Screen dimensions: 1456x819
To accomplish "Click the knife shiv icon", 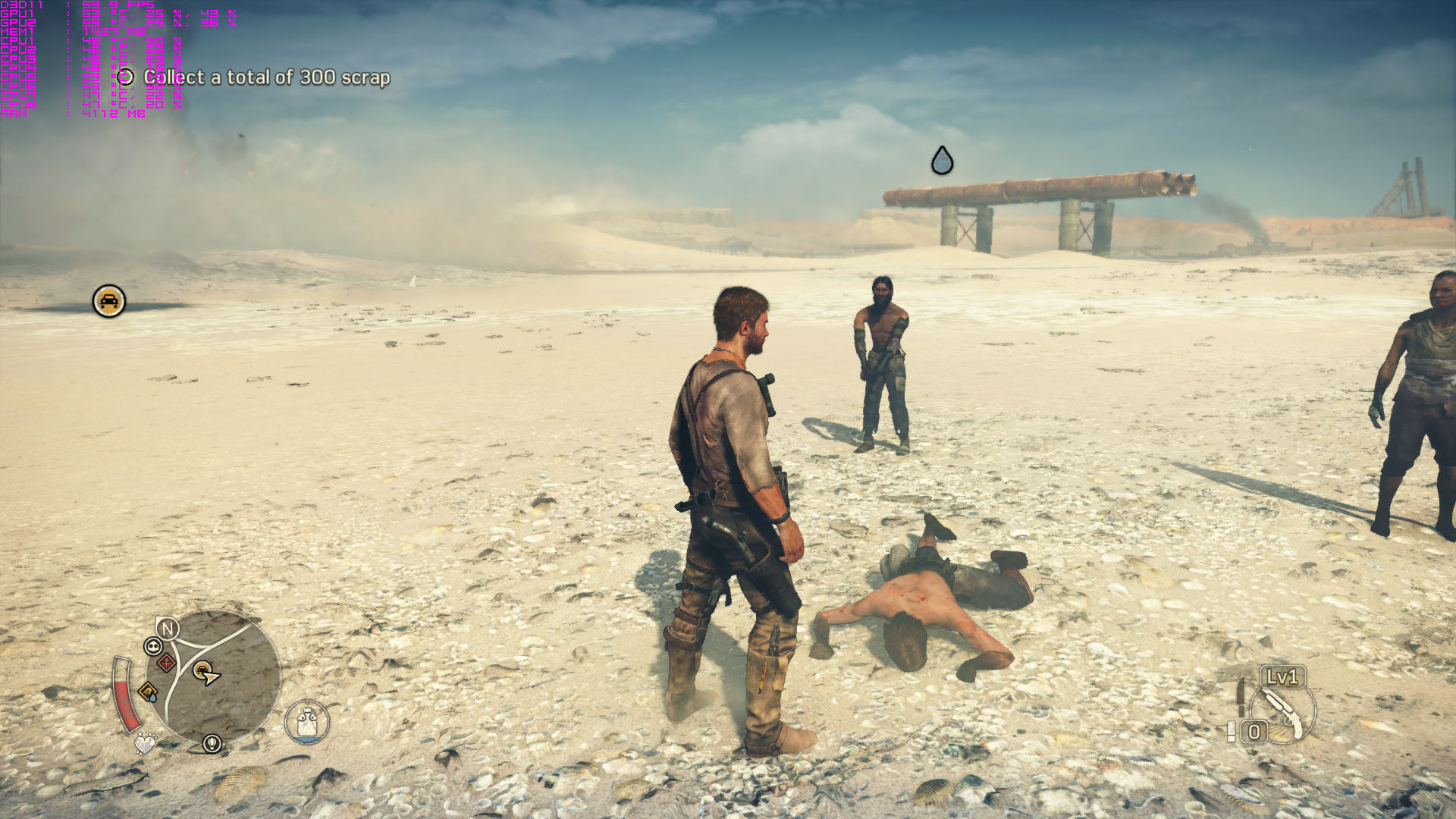I will [1241, 696].
